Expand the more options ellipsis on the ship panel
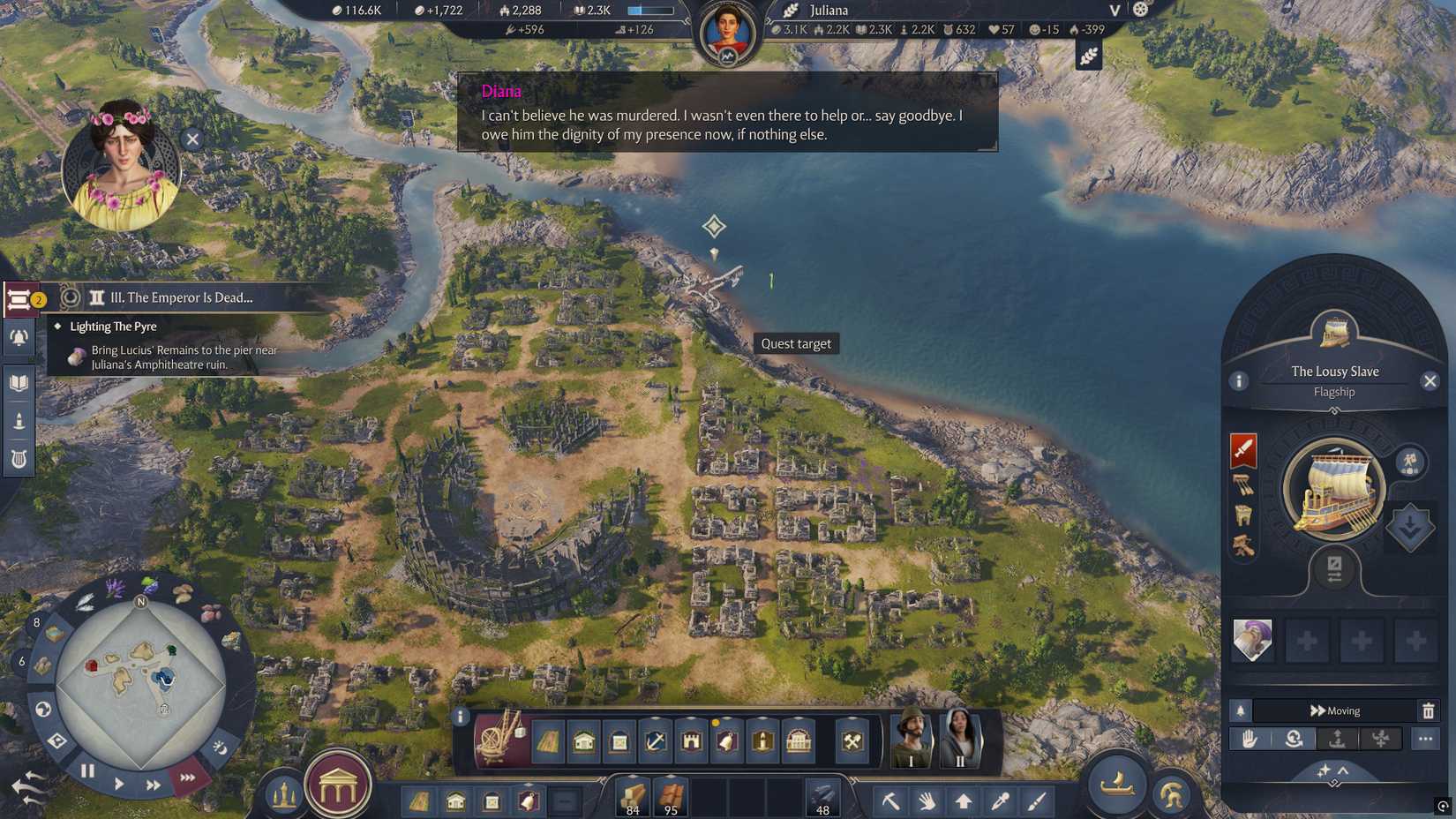 pyautogui.click(x=1427, y=739)
